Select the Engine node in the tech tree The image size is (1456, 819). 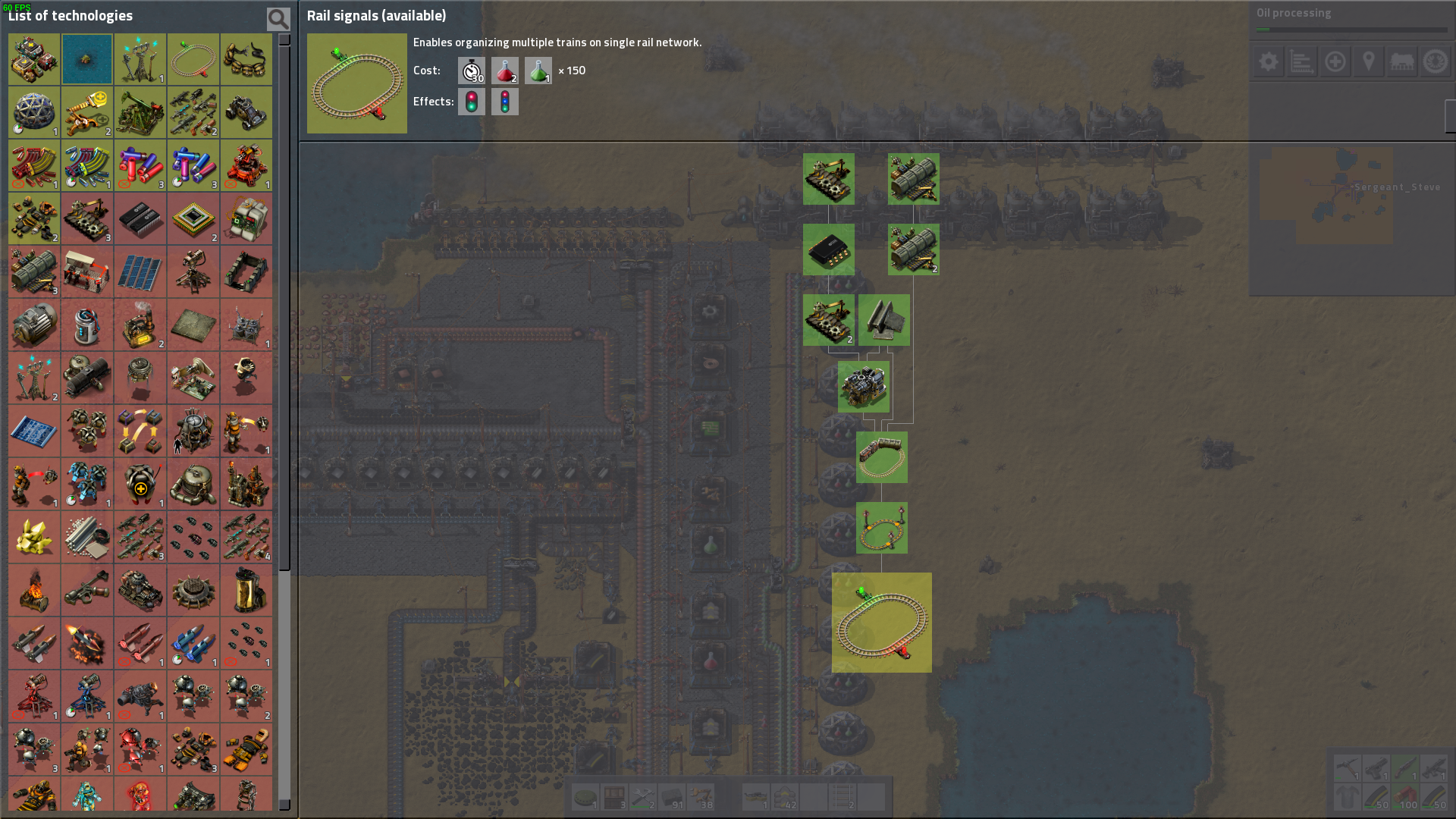(864, 387)
